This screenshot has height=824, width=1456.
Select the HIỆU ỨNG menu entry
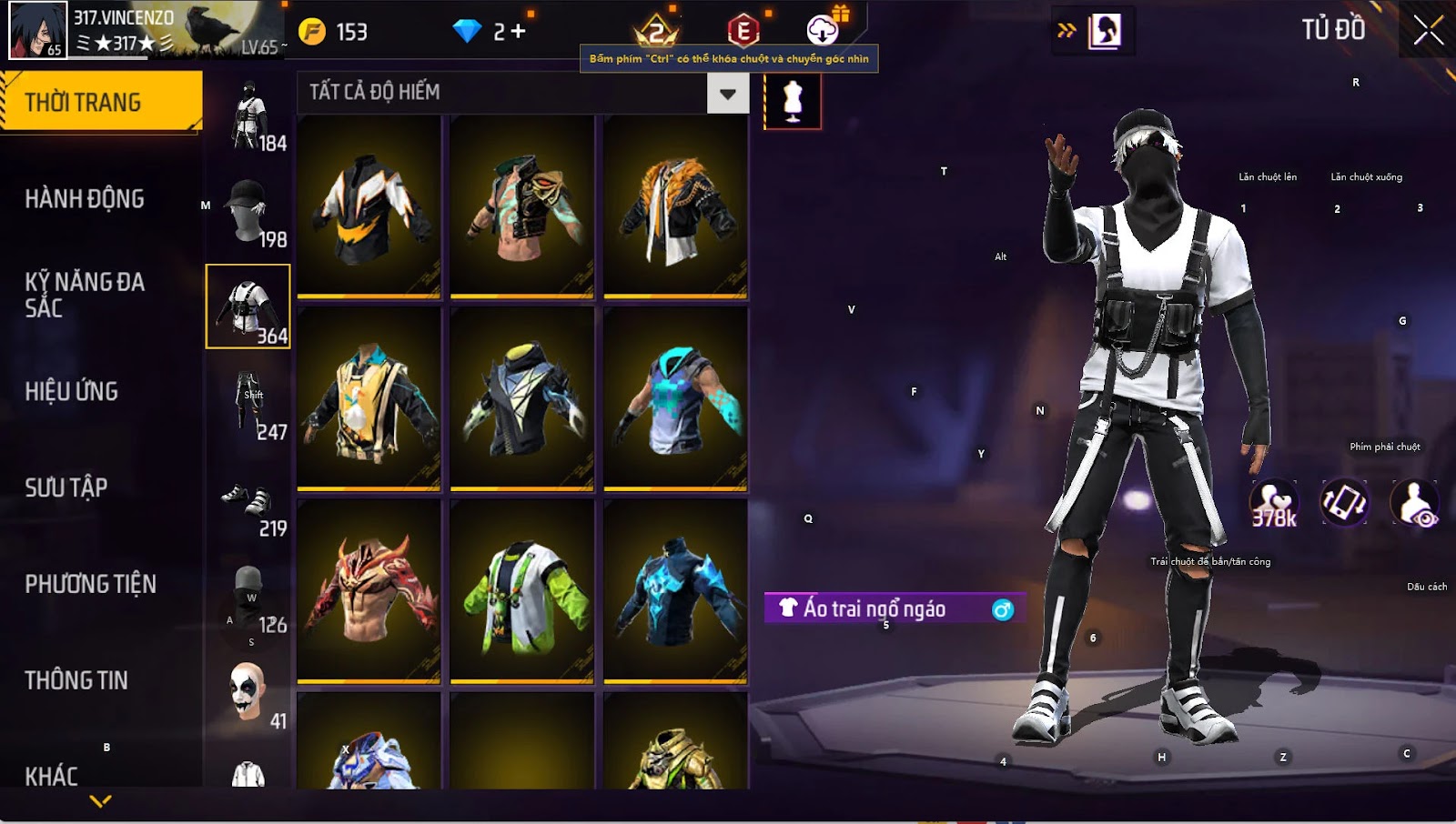(72, 391)
